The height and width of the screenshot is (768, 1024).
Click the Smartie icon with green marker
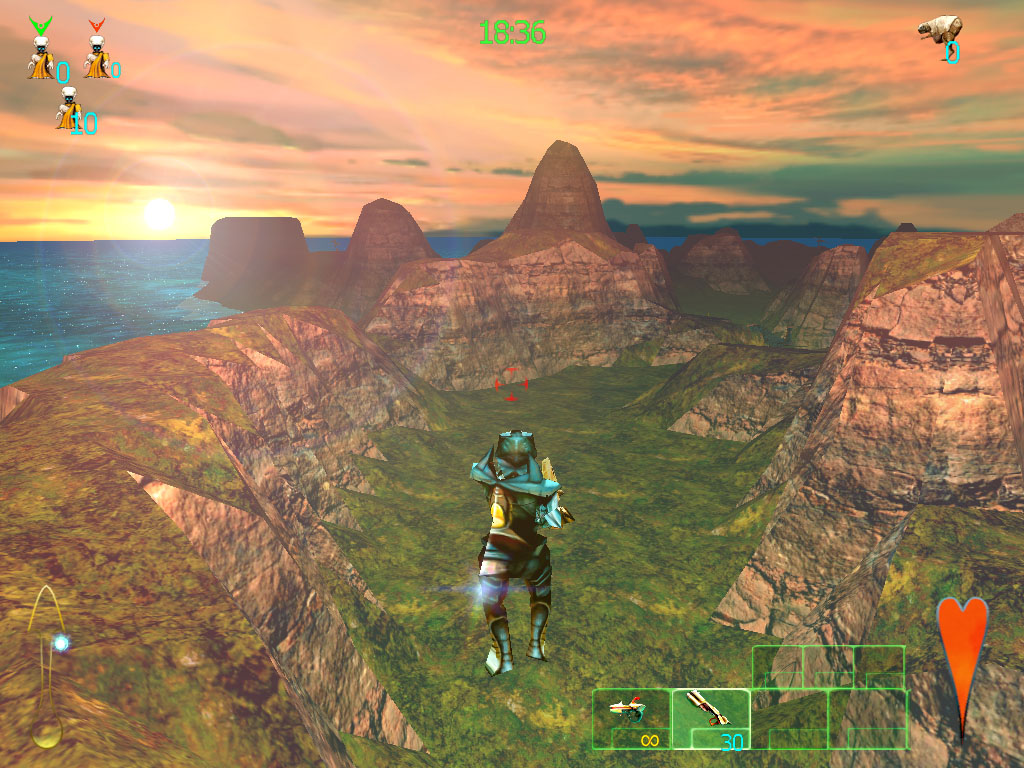pos(41,52)
